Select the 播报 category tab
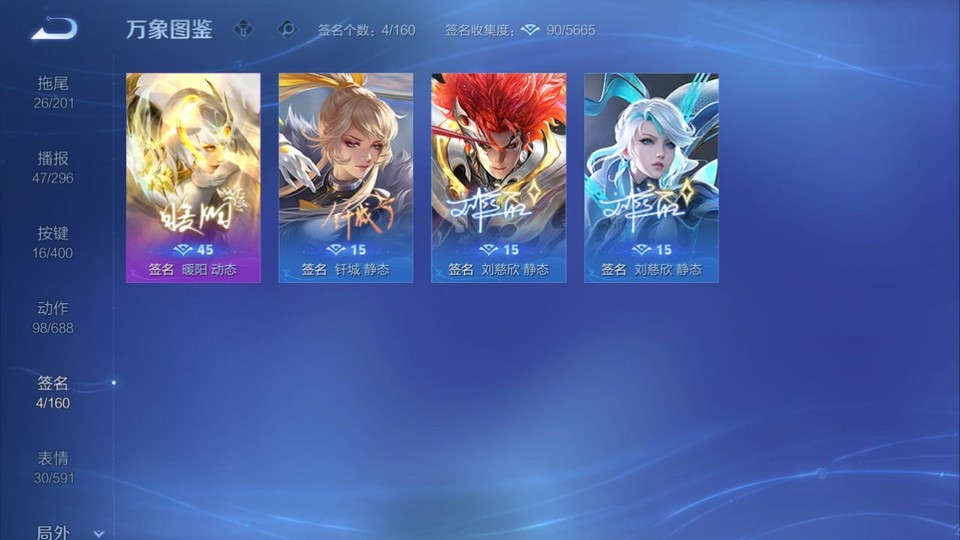Viewport: 960px width, 540px height. click(x=53, y=167)
